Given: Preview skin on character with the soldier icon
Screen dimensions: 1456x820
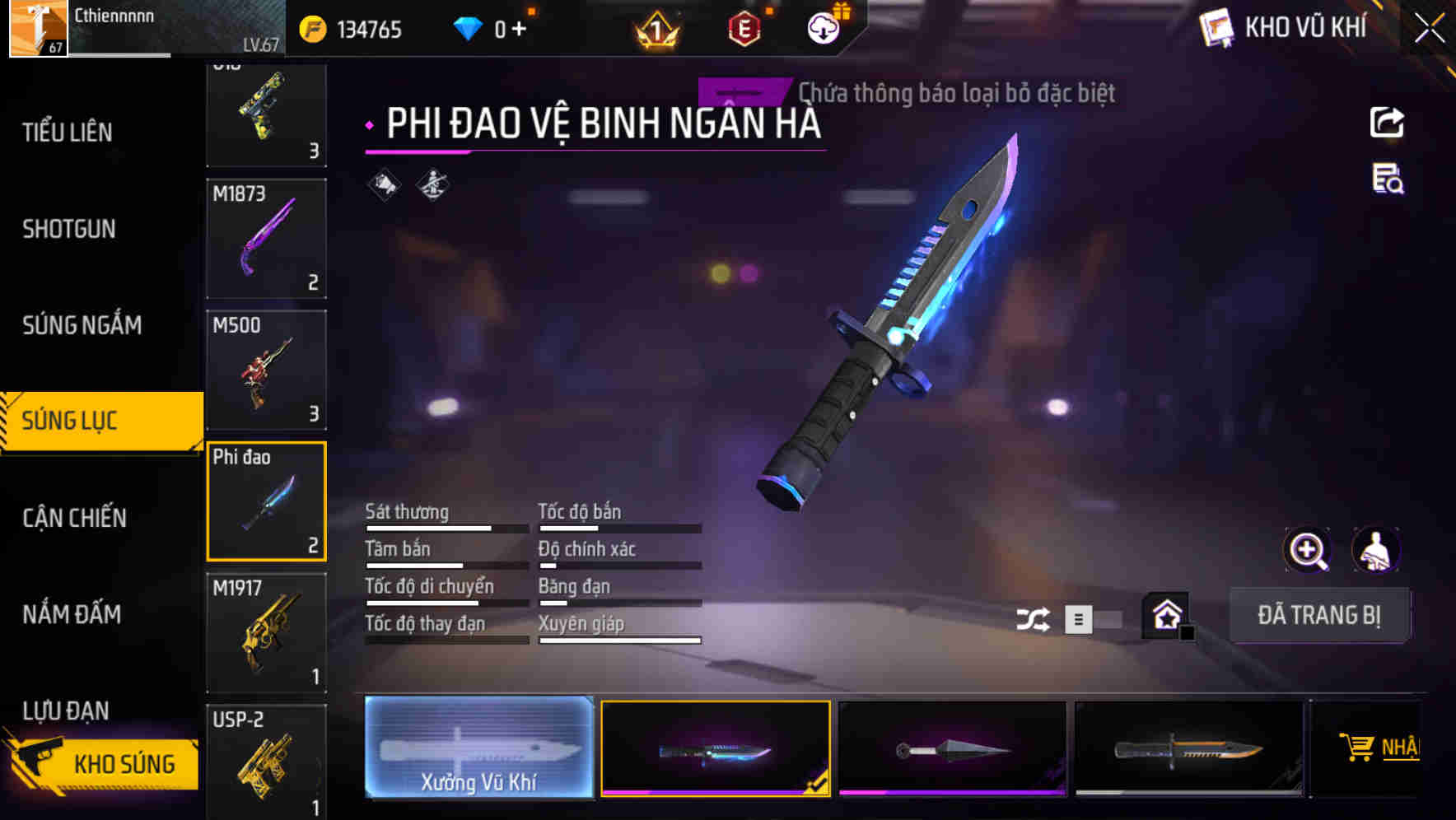Looking at the screenshot, I should [1377, 550].
